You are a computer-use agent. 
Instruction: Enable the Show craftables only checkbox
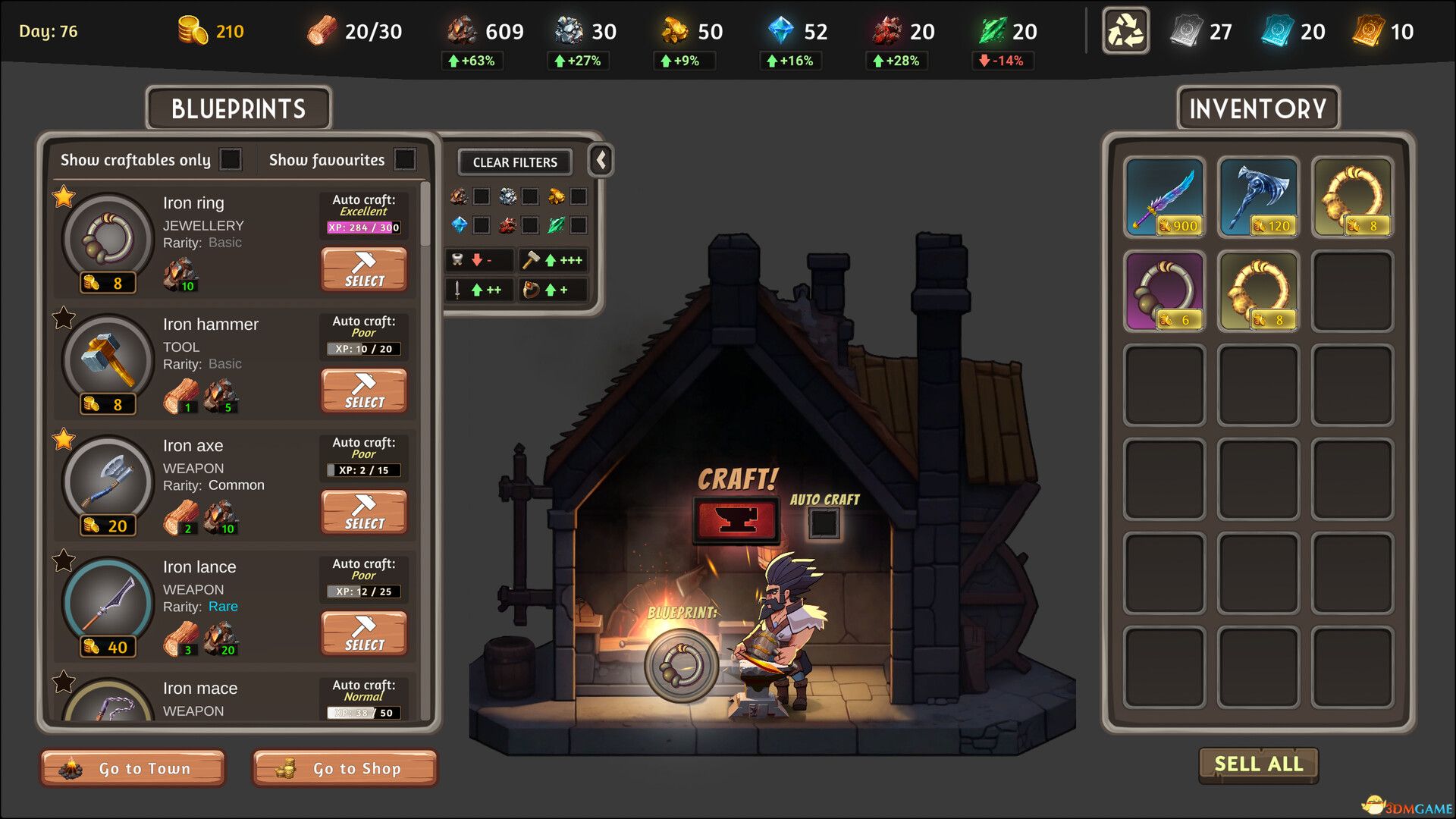[x=231, y=160]
